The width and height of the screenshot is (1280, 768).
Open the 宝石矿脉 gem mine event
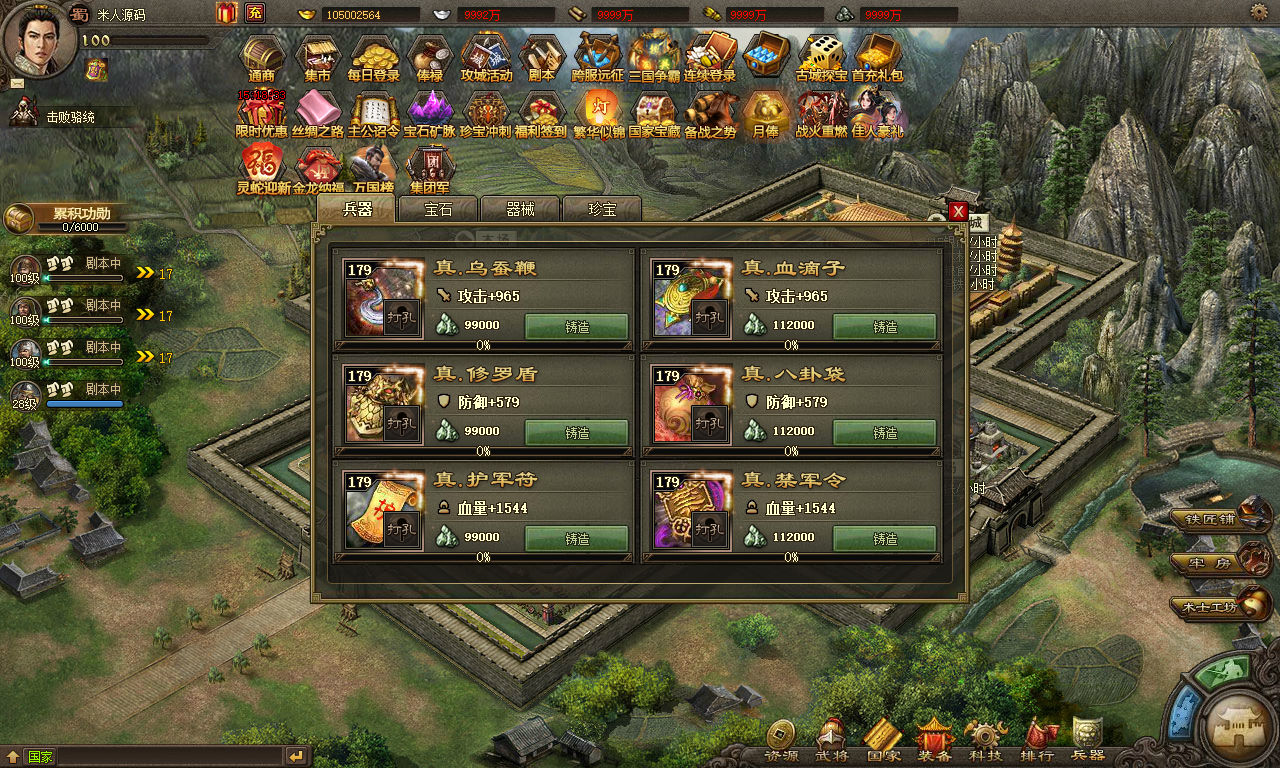click(430, 114)
